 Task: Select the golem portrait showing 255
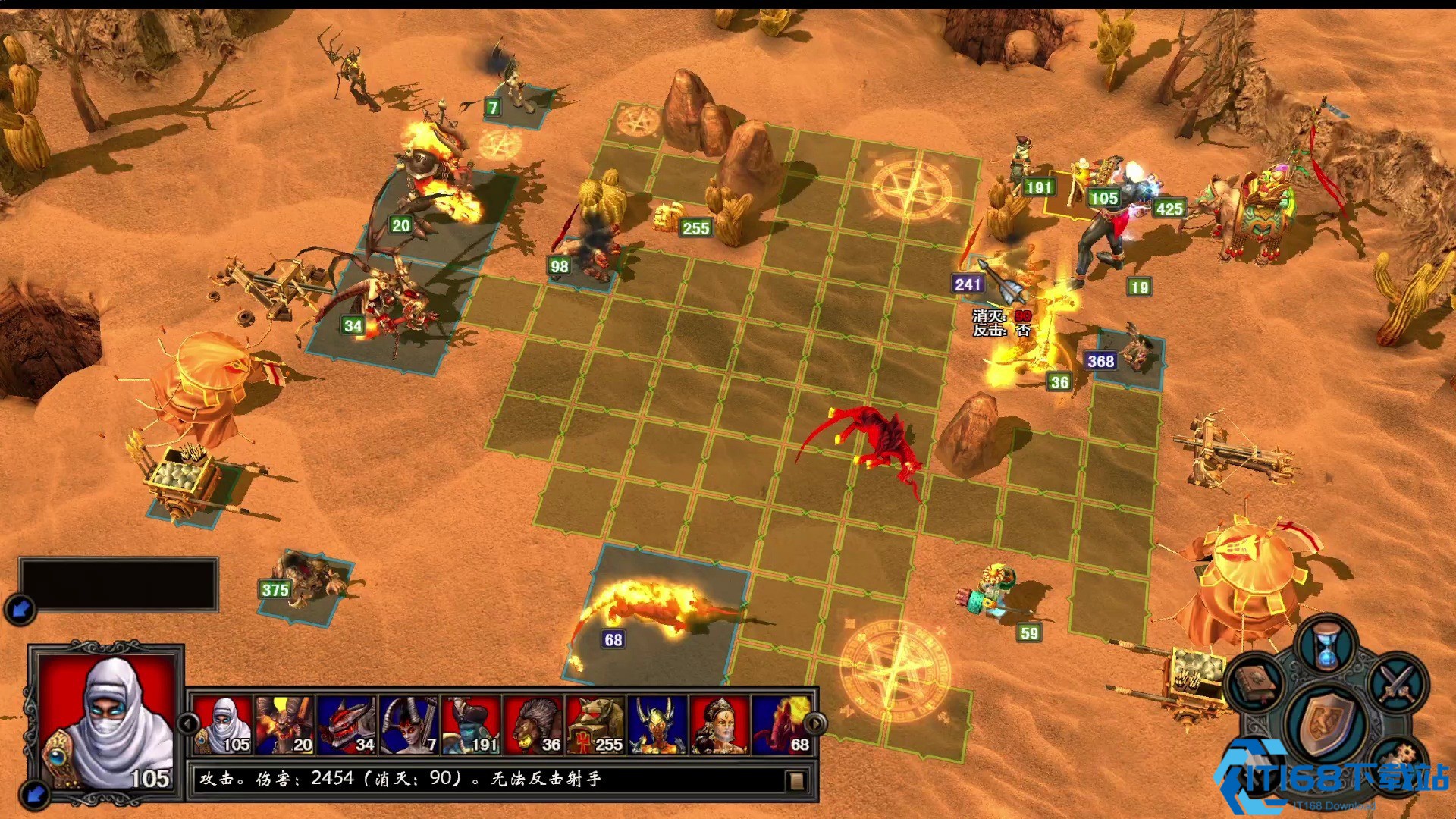[595, 725]
